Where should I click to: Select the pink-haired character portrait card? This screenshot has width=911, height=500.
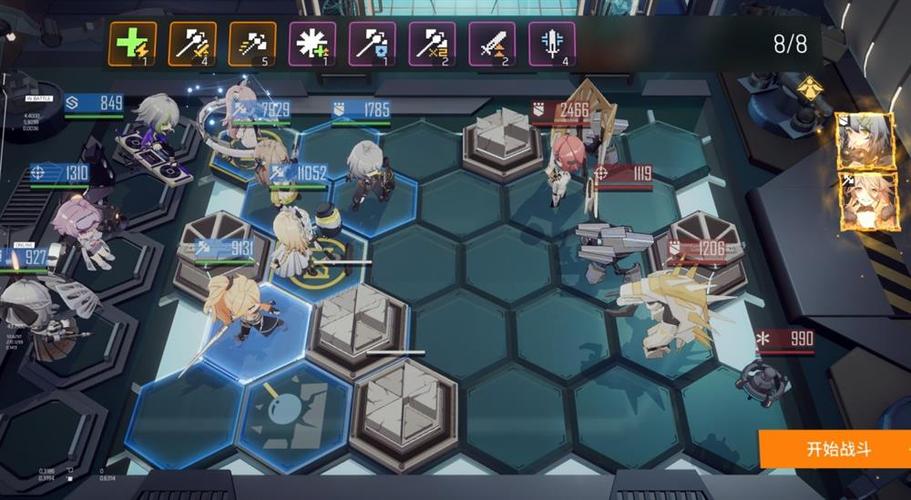coord(863,202)
